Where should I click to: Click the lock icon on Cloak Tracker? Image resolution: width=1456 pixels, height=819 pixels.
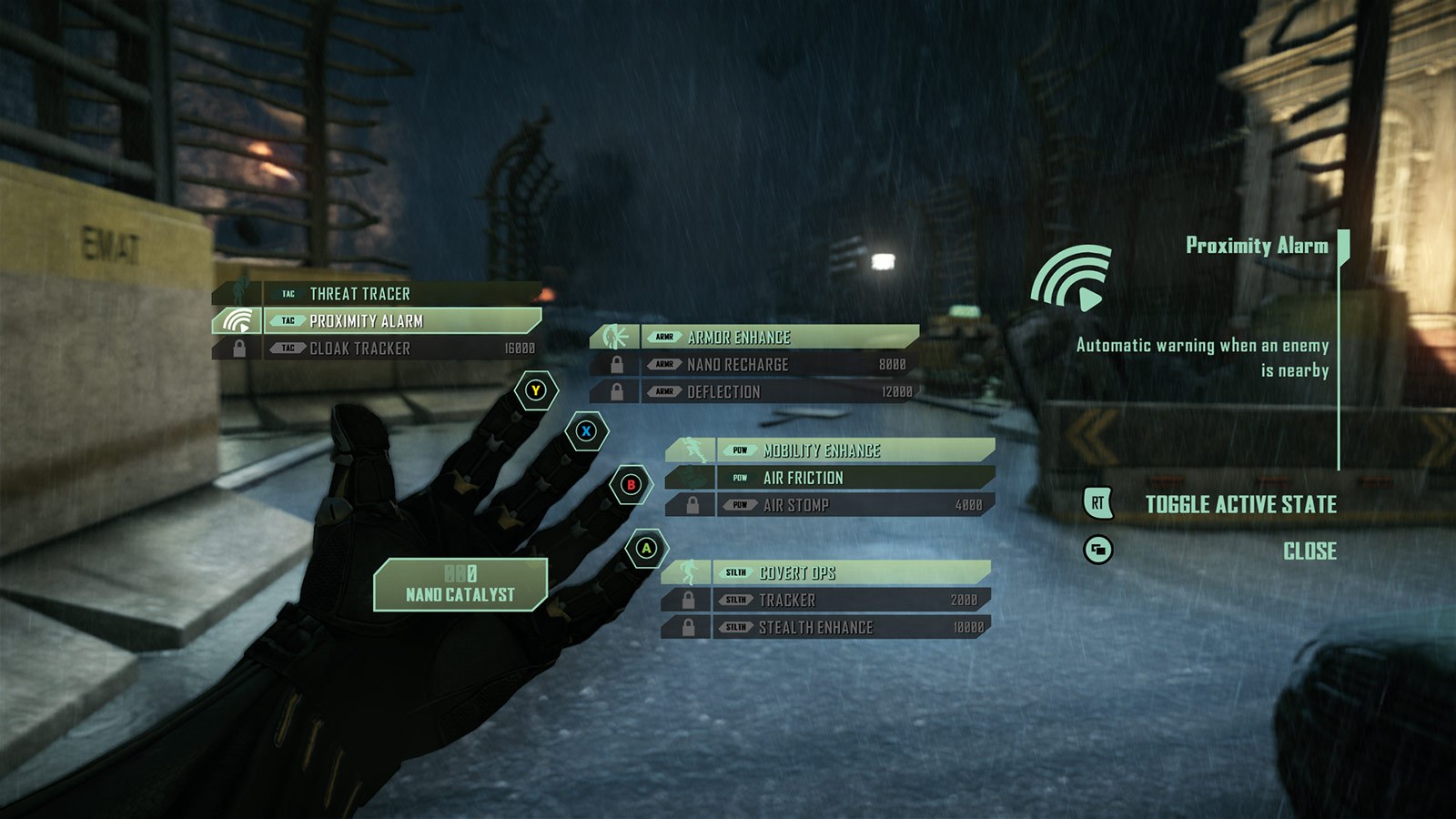[x=240, y=348]
